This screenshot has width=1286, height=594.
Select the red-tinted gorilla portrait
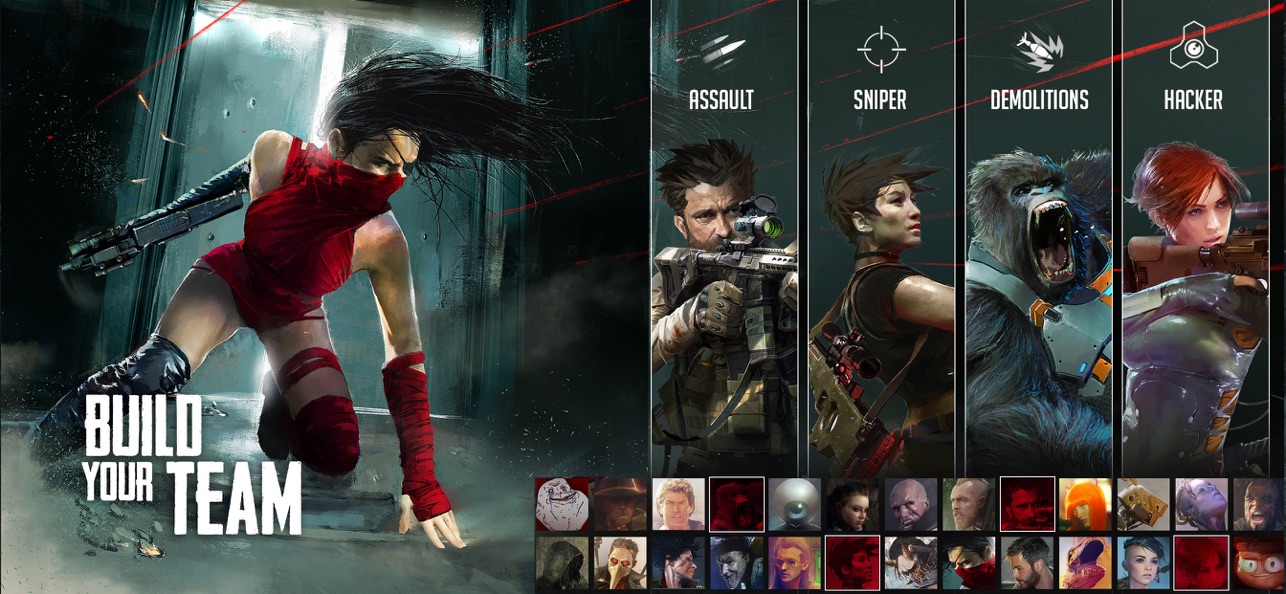tap(737, 504)
